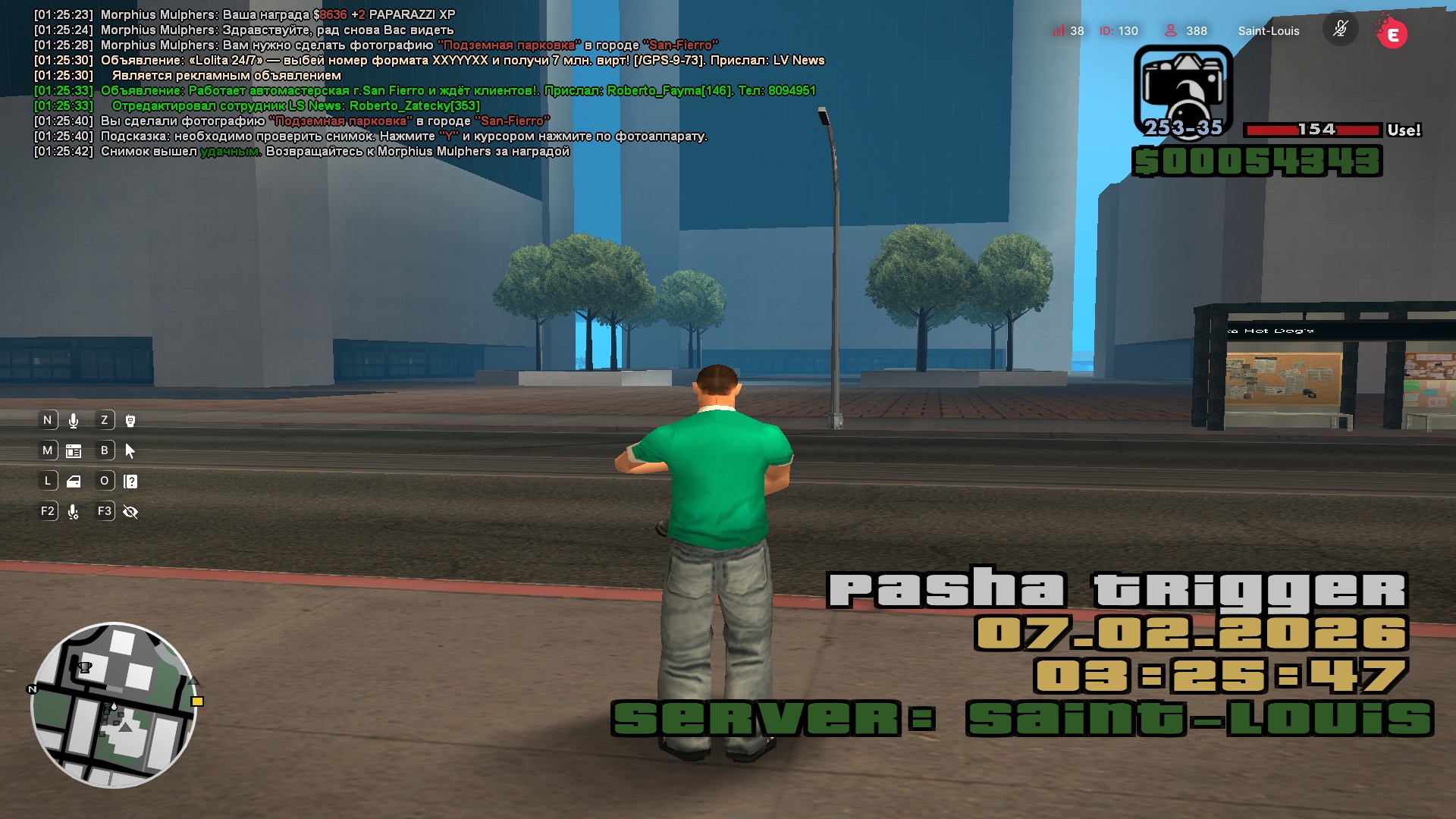Click the player count indicator
1456x819 pixels.
click(x=1187, y=31)
